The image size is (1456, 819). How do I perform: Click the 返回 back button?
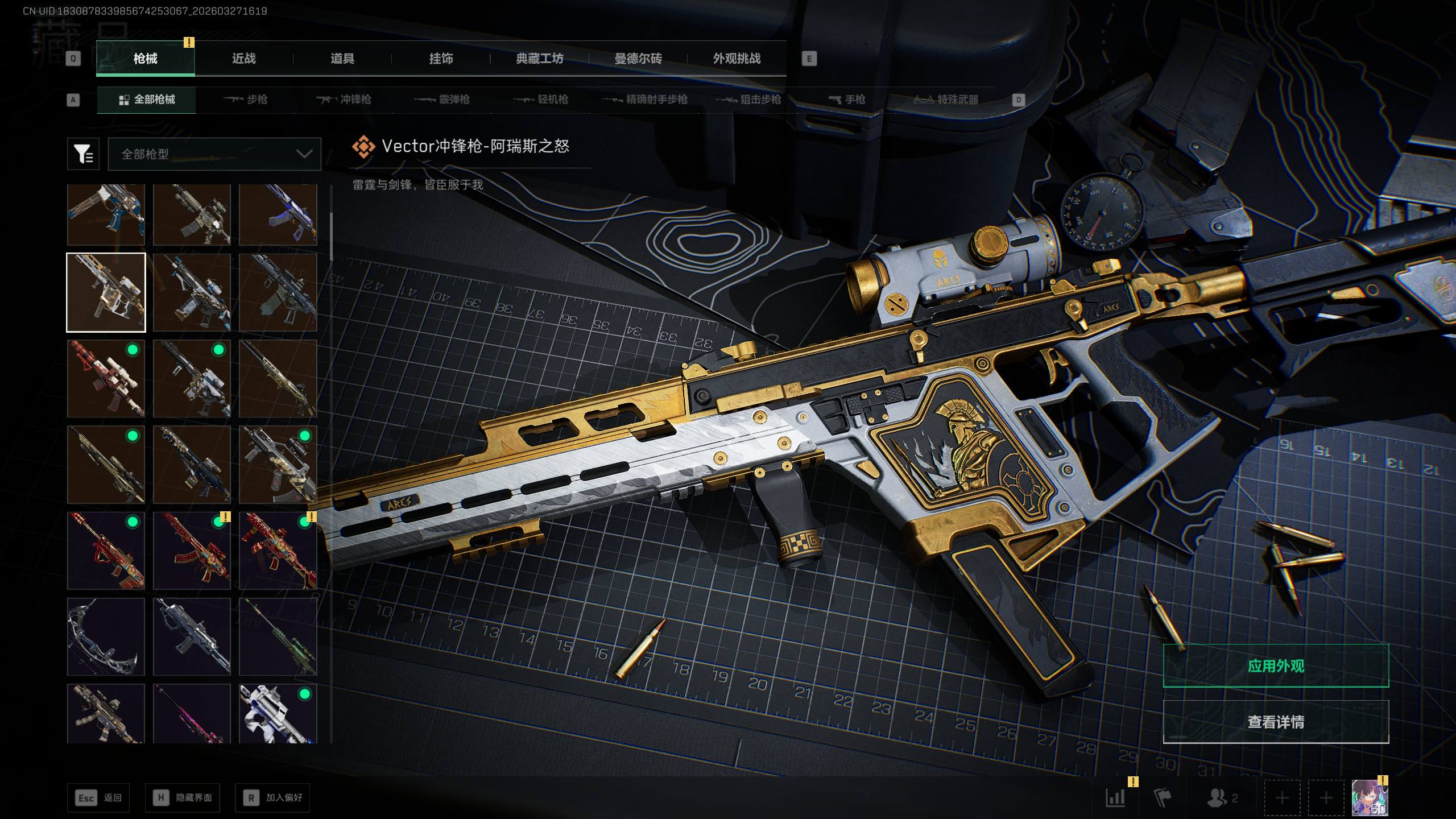pyautogui.click(x=98, y=798)
